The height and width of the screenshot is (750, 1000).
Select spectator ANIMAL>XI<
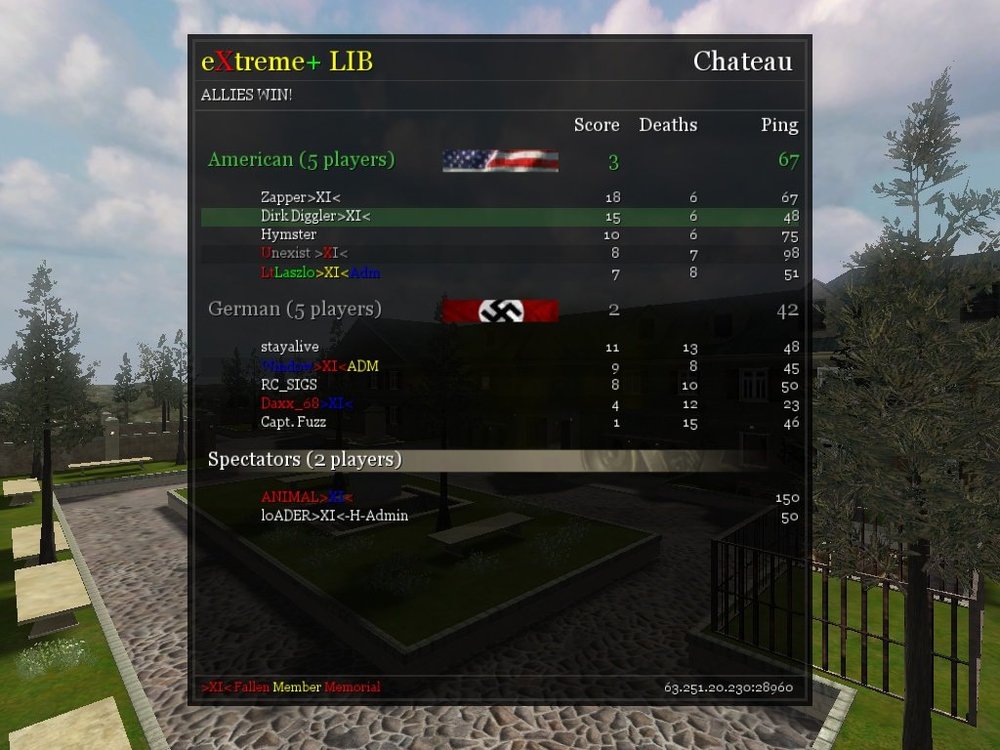tap(307, 497)
